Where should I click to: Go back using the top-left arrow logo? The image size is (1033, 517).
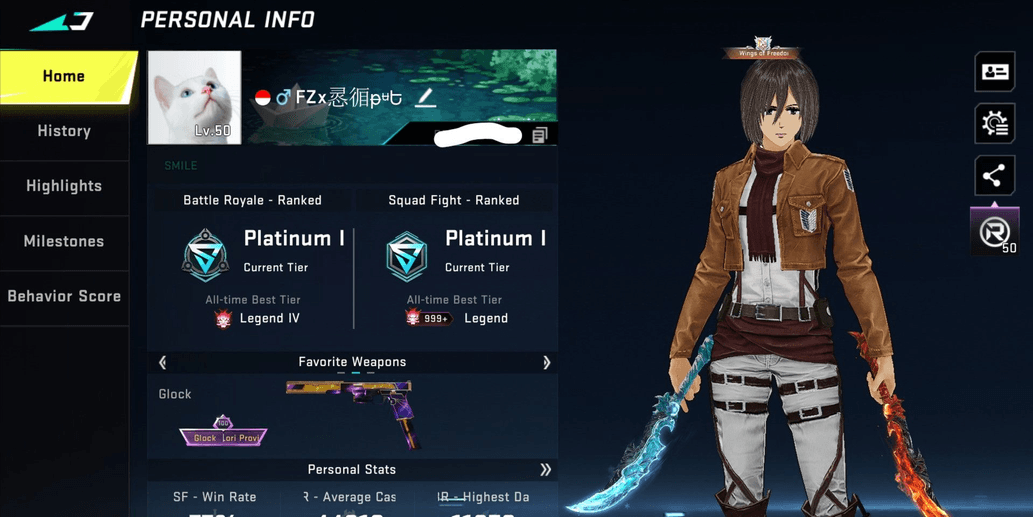[x=62, y=21]
